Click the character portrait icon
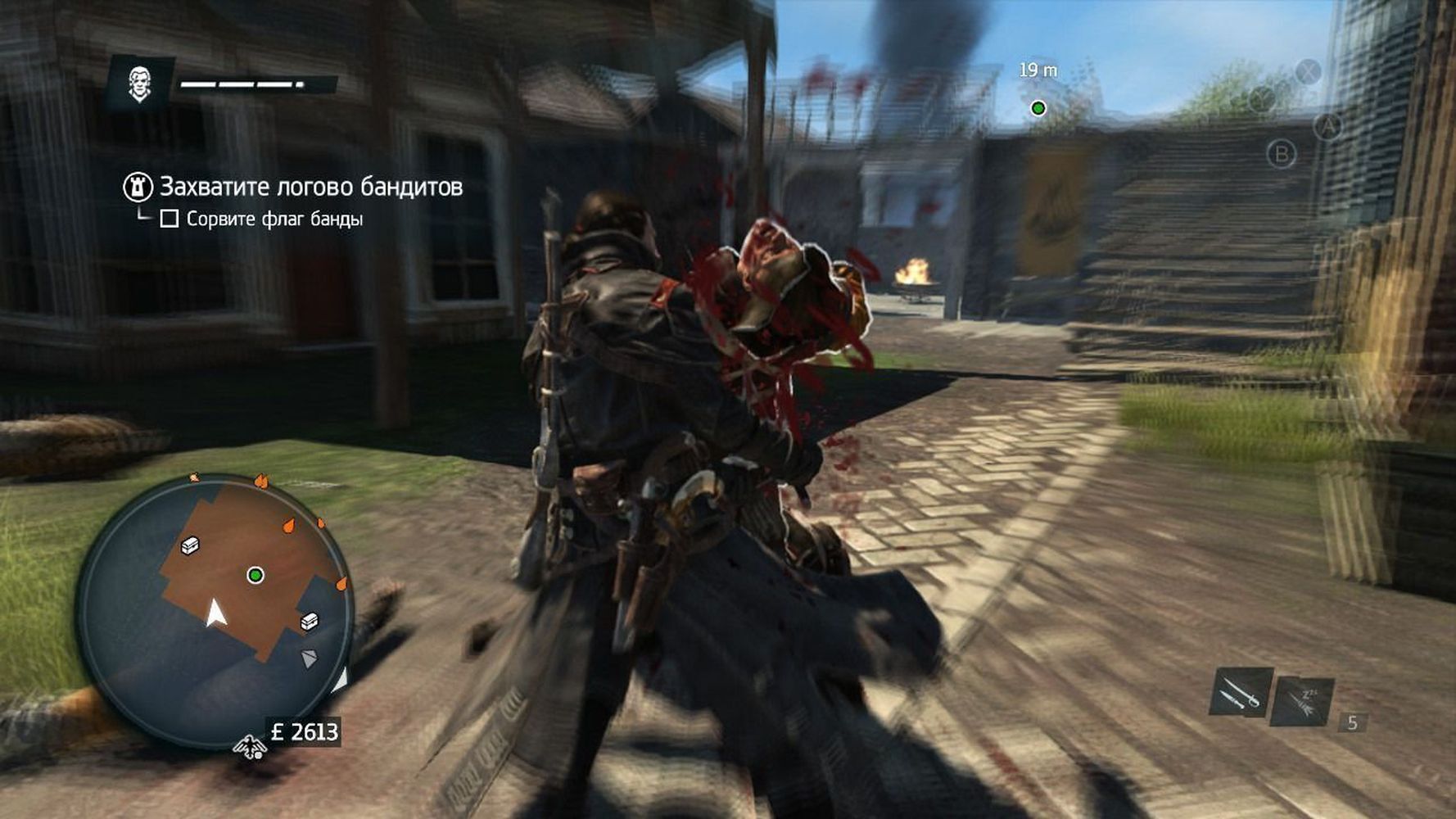 pyautogui.click(x=139, y=83)
